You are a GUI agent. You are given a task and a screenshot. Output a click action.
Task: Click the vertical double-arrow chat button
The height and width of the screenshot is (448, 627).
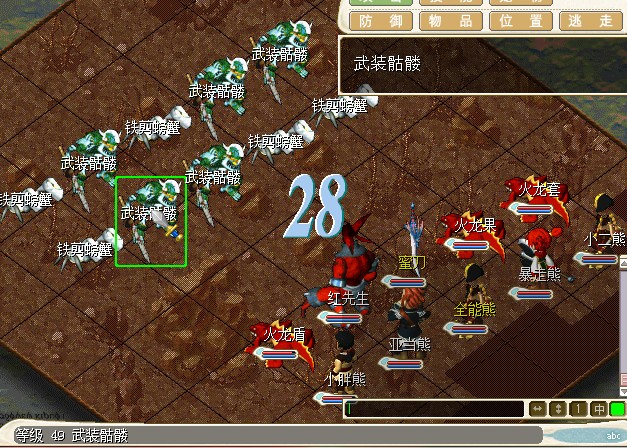[x=558, y=409]
